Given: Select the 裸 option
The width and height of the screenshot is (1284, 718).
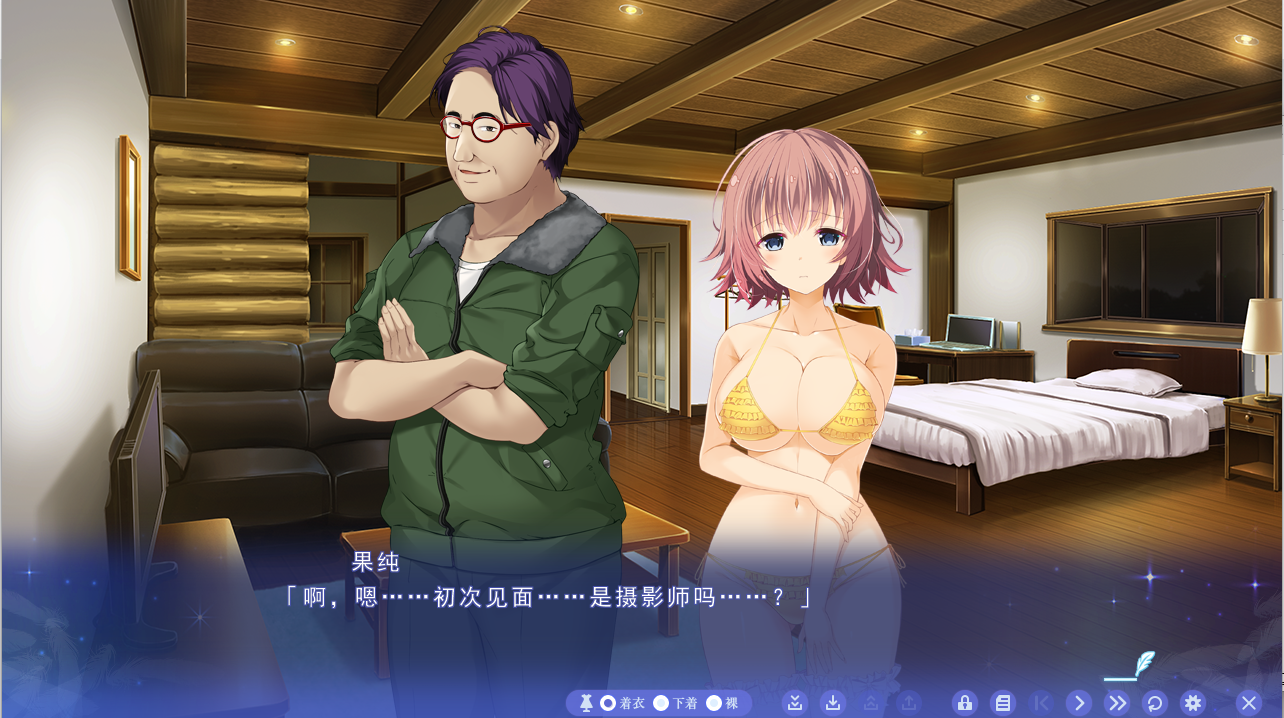Looking at the screenshot, I should click(x=714, y=703).
